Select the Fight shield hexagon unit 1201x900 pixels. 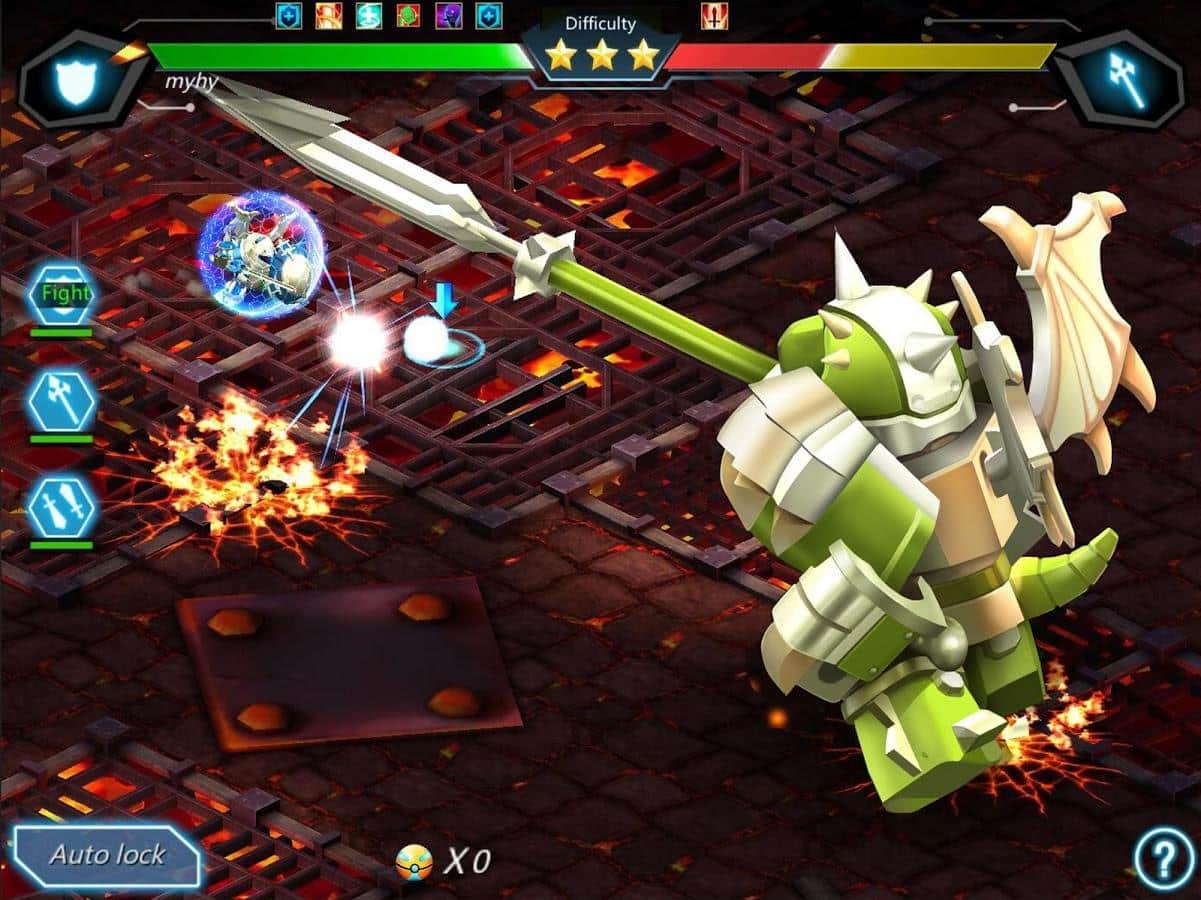tap(62, 294)
